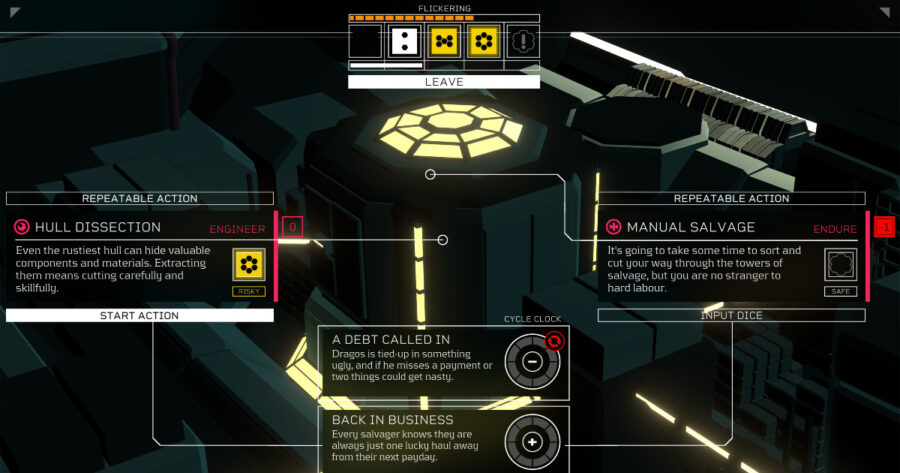This screenshot has width=900, height=473.
Task: Select the A Debt Called In clock
Action: point(532,361)
